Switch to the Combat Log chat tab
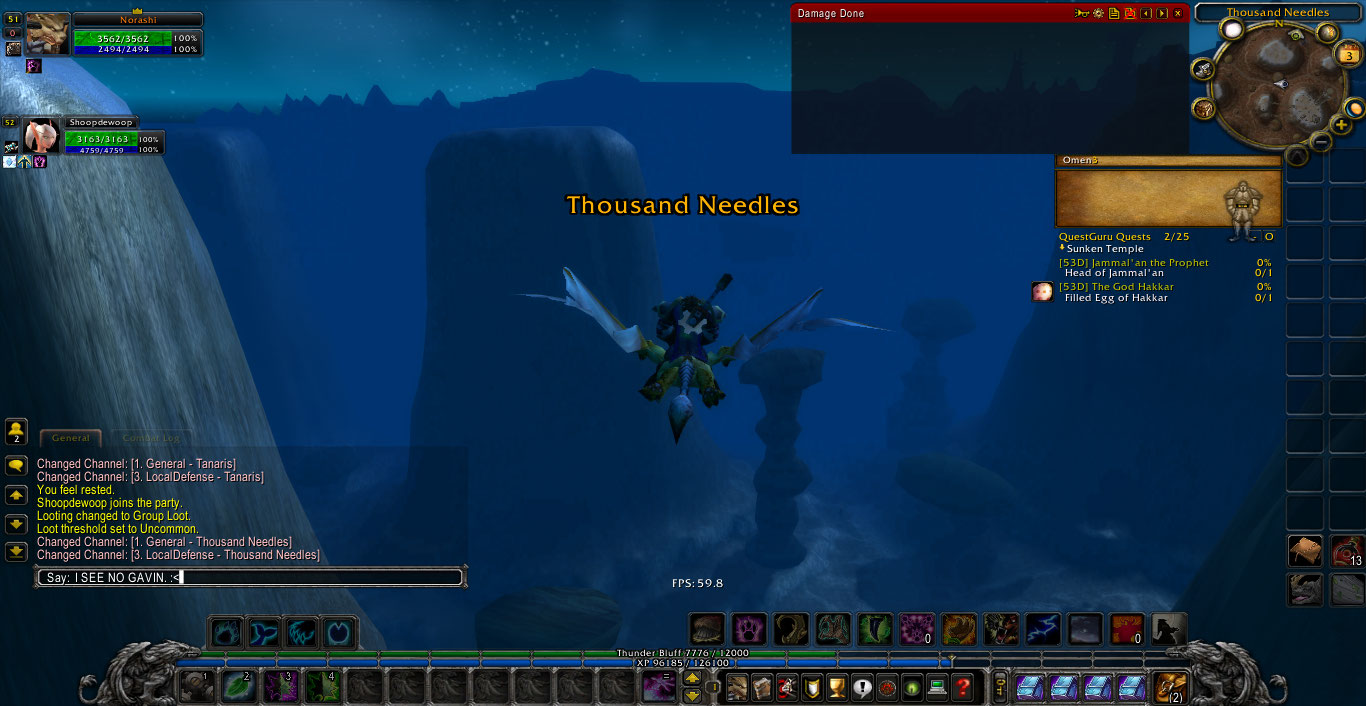1366x706 pixels. [151, 438]
